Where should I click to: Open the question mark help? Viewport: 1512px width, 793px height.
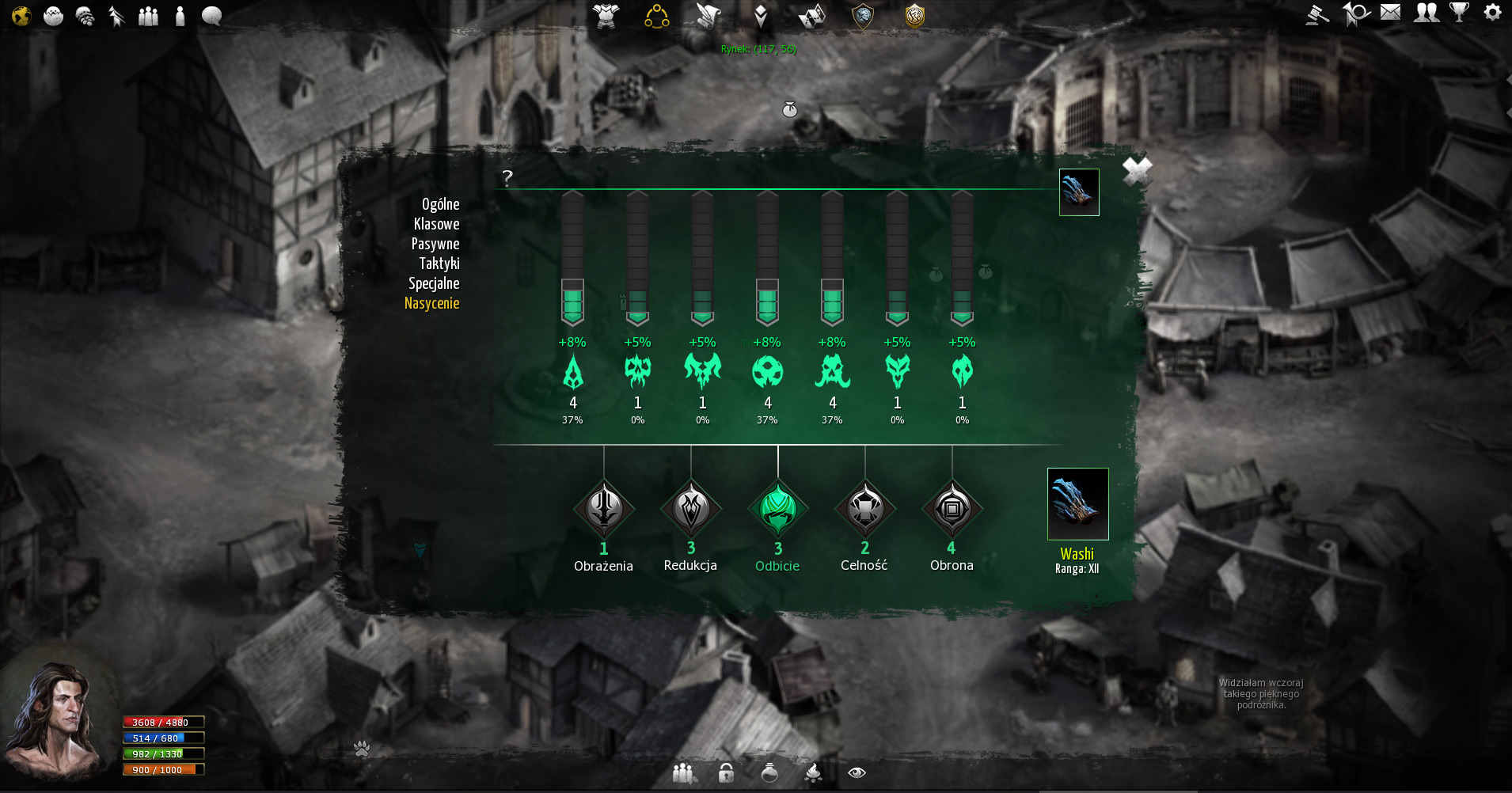tap(507, 177)
